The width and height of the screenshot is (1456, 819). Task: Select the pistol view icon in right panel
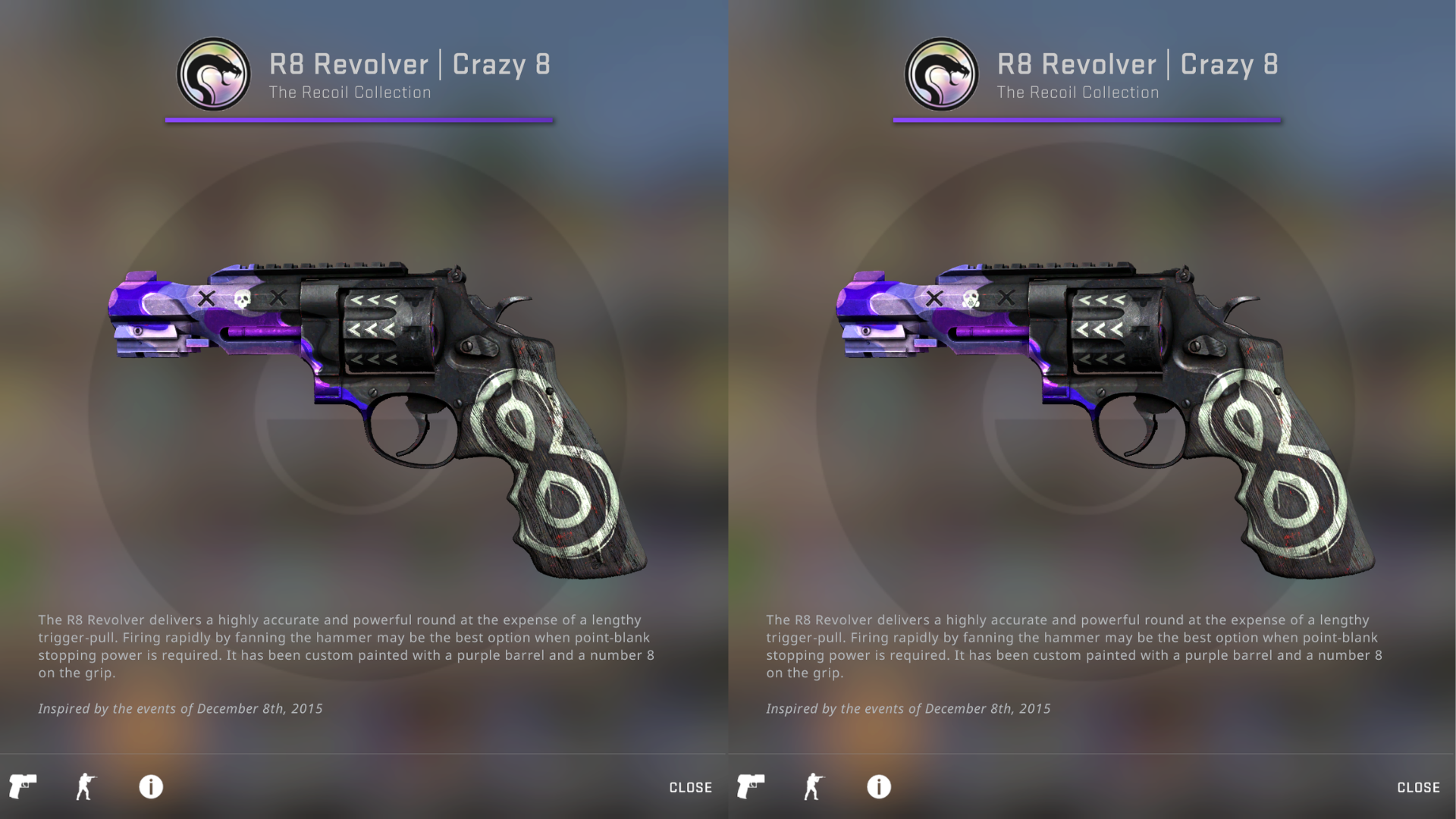tap(751, 786)
